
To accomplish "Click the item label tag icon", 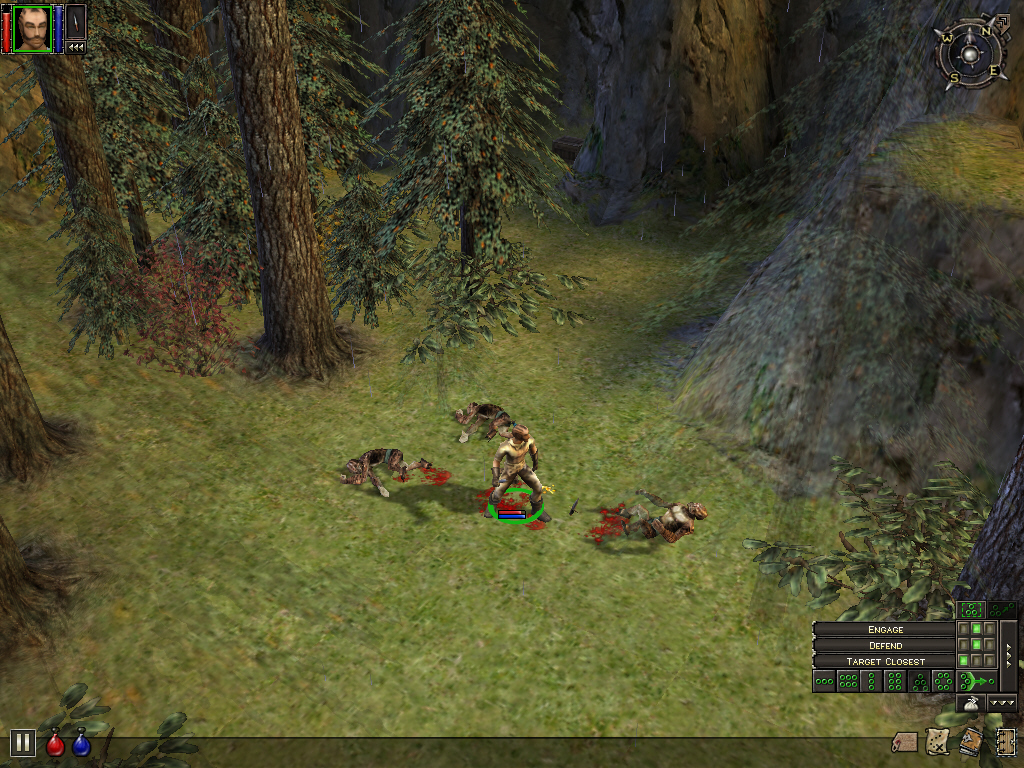I will pyautogui.click(x=905, y=741).
